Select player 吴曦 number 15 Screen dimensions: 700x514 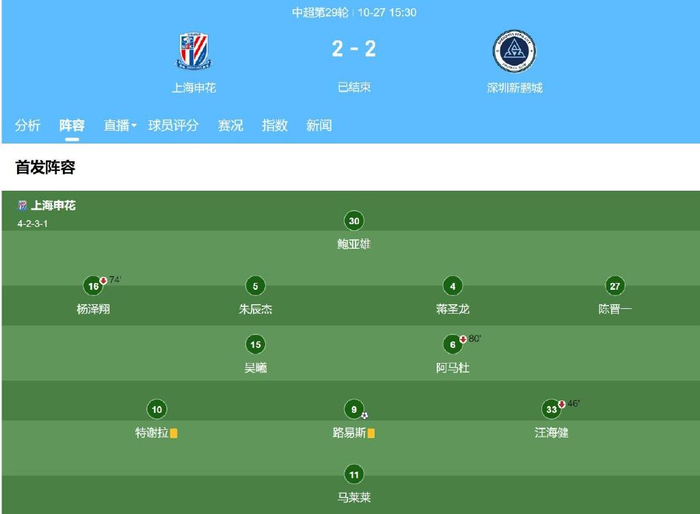(x=255, y=345)
